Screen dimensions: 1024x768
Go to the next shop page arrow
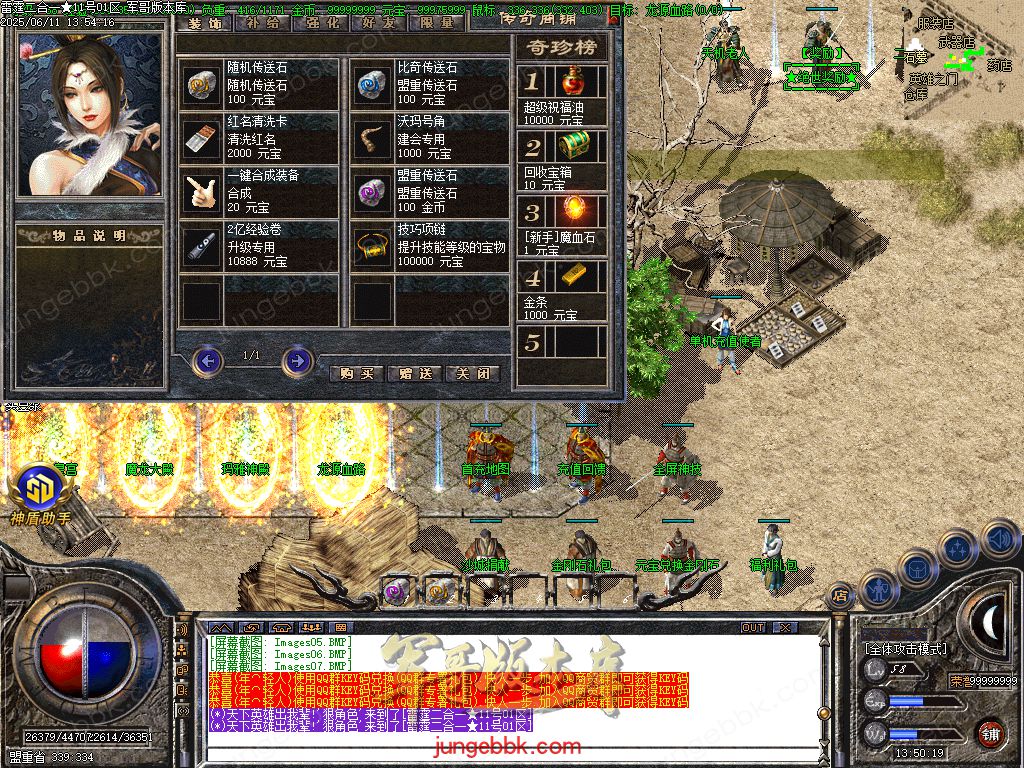[x=297, y=360]
